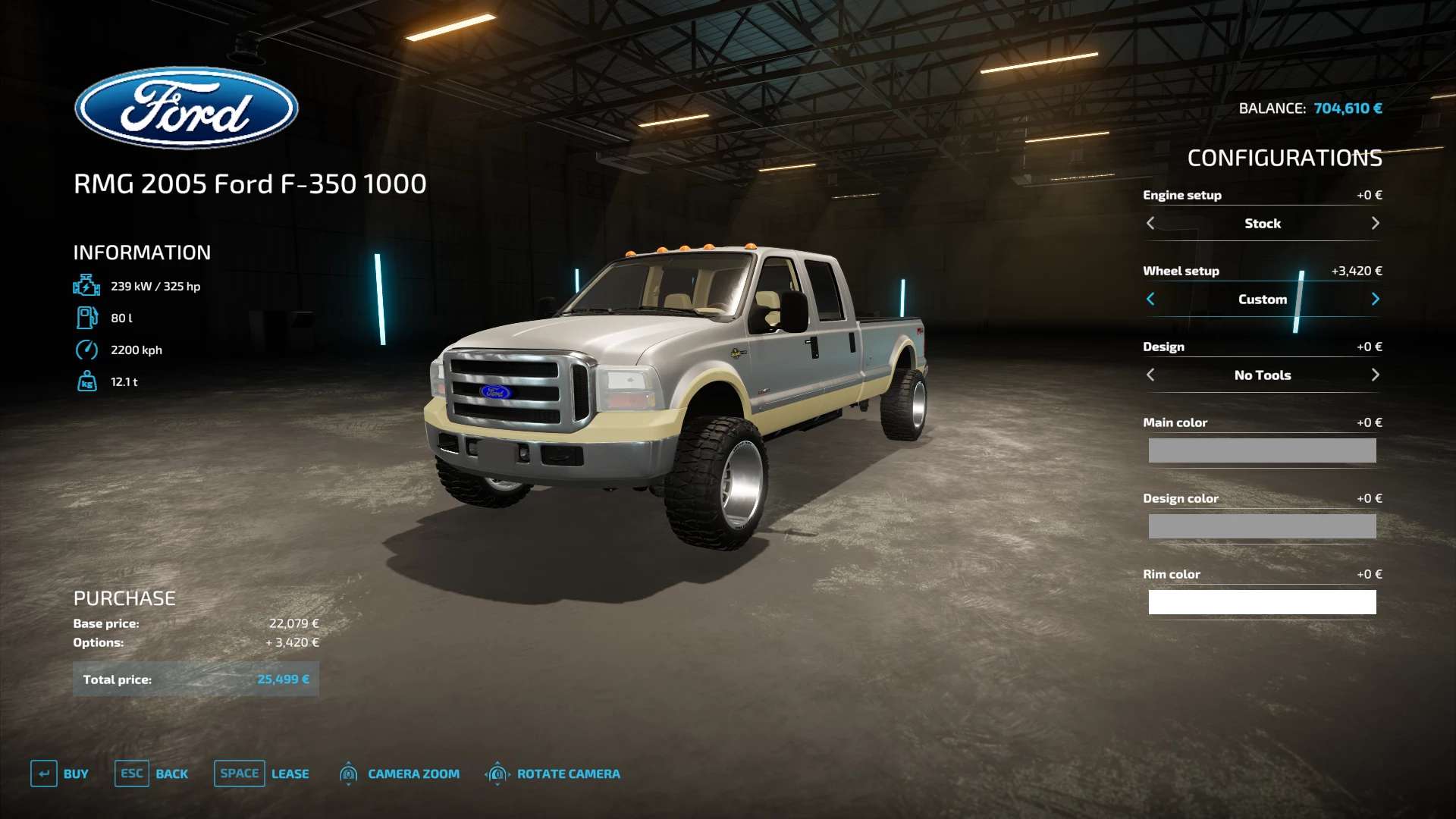Viewport: 1456px width, 819px height.
Task: Choose the Lease option
Action: (x=262, y=773)
